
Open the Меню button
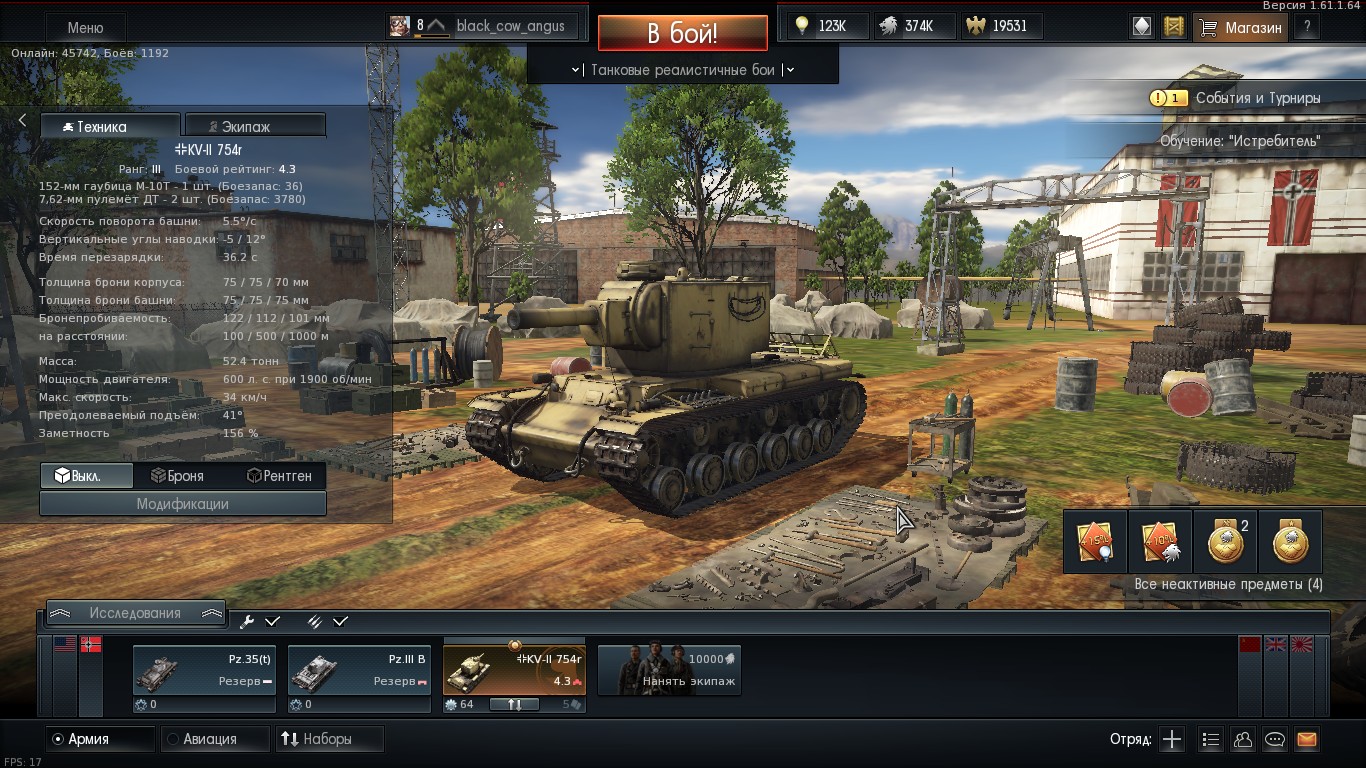click(85, 28)
